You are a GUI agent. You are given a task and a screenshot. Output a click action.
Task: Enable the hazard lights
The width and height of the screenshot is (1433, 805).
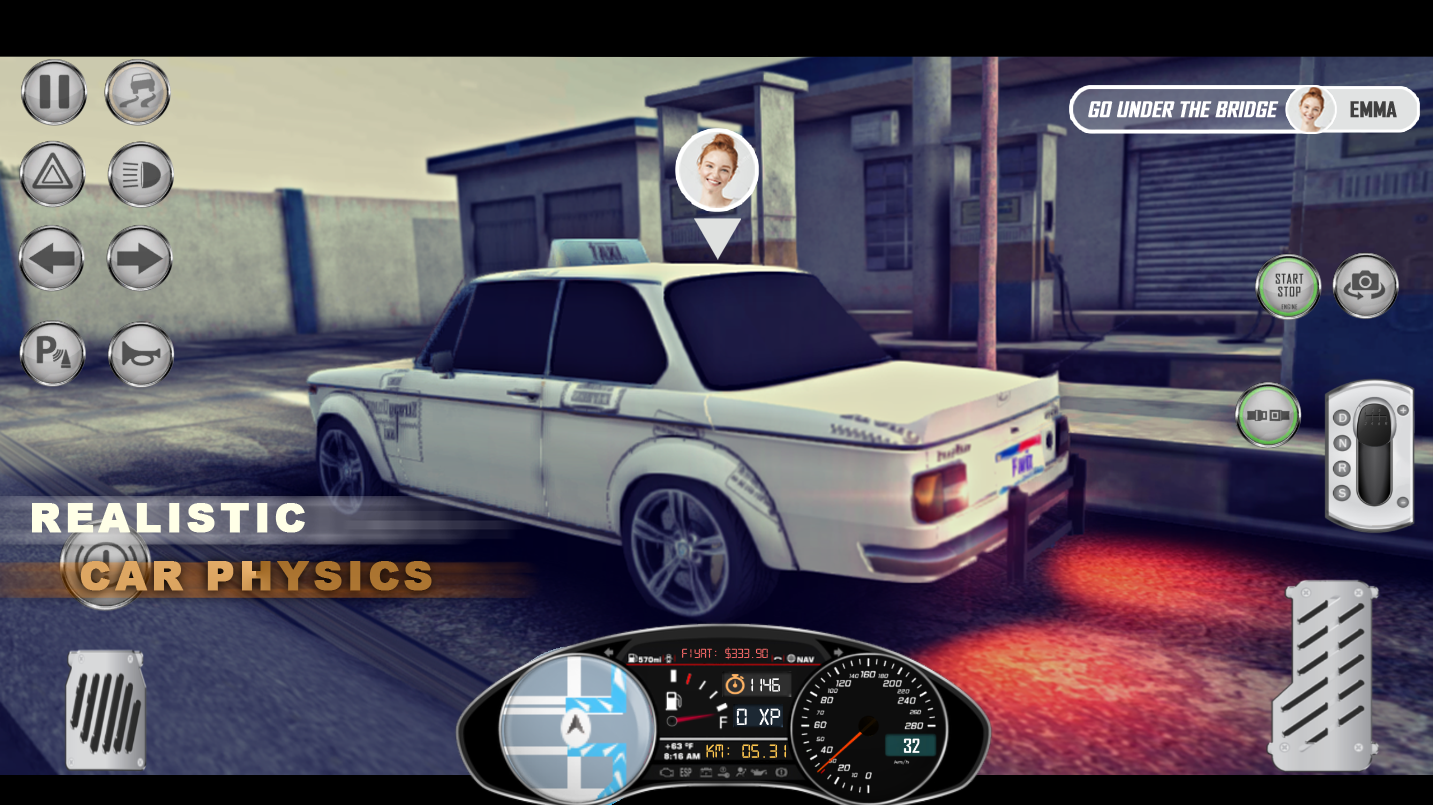[x=52, y=174]
